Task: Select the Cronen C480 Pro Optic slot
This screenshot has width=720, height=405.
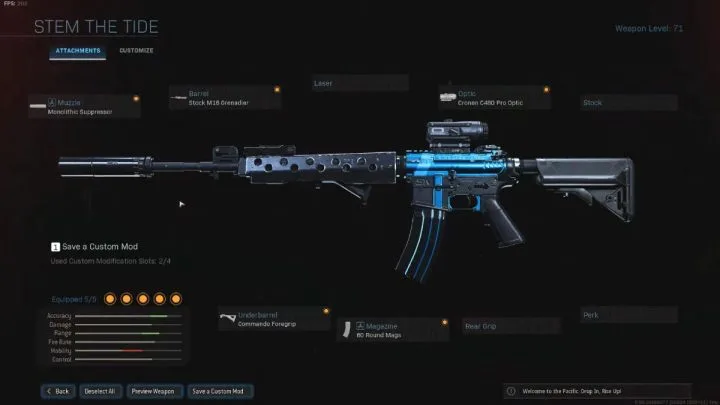Action: 492,97
